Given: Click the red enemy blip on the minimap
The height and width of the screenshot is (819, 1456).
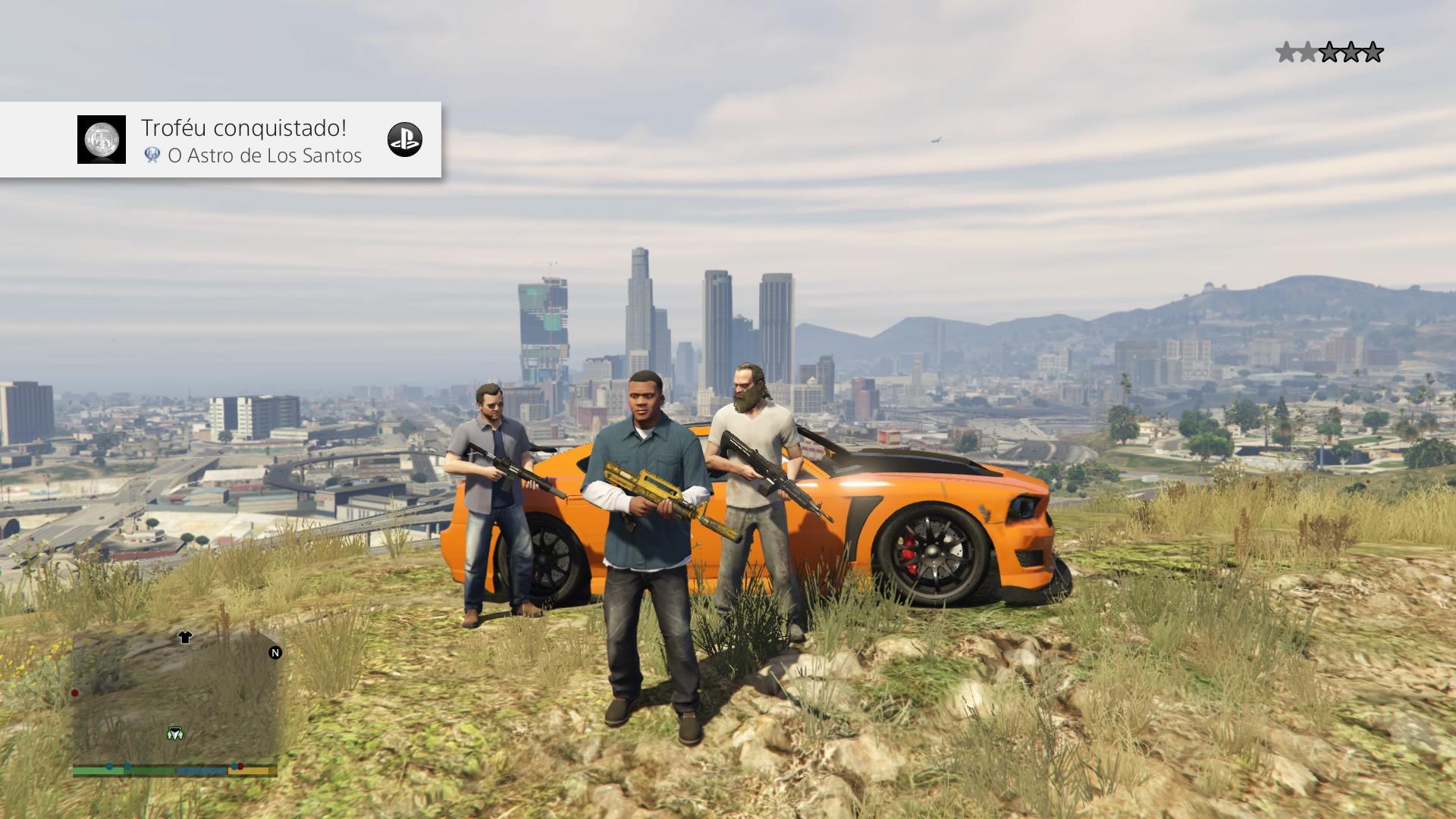Looking at the screenshot, I should click(x=74, y=693).
